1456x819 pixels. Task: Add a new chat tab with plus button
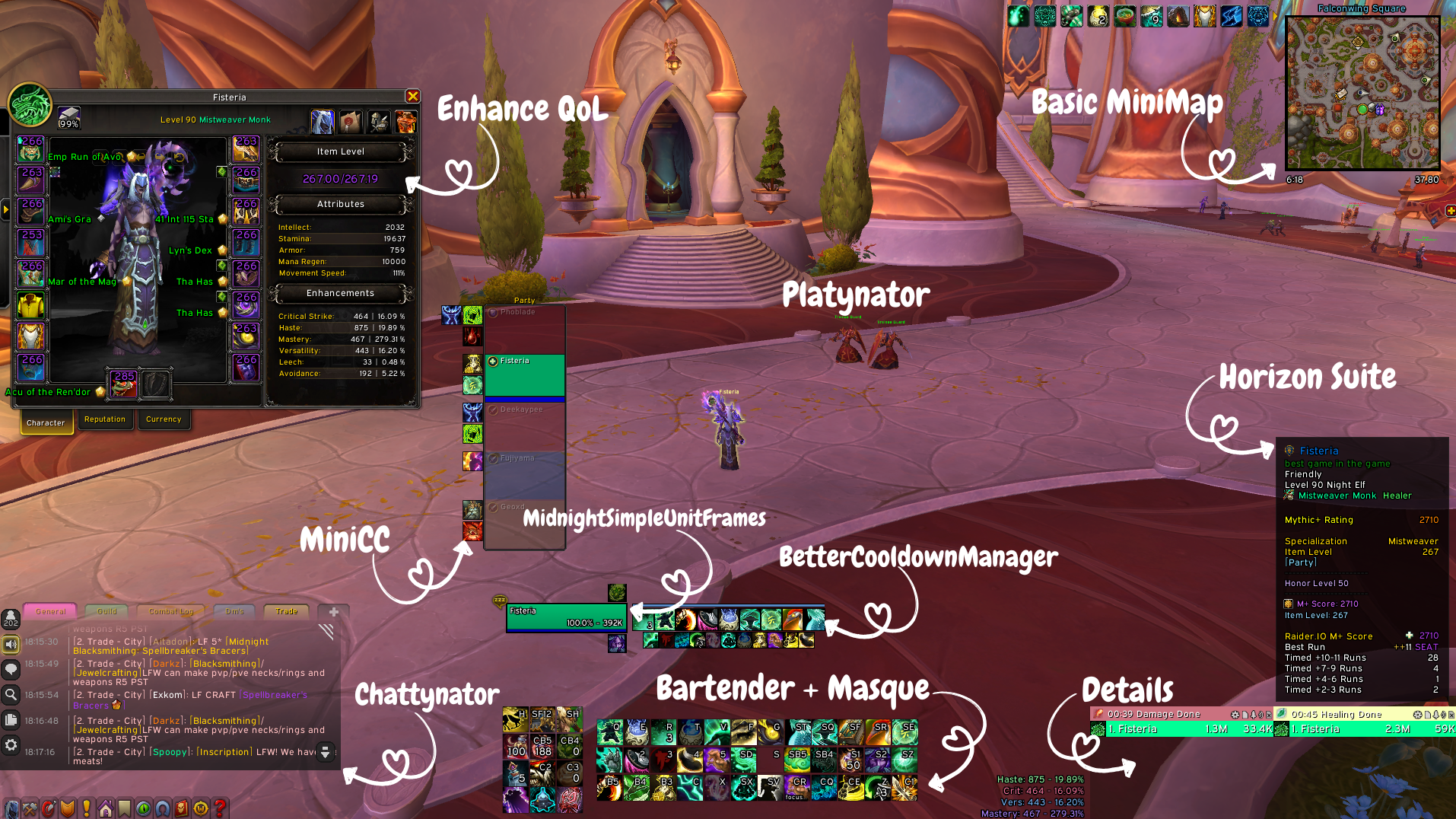coord(333,611)
